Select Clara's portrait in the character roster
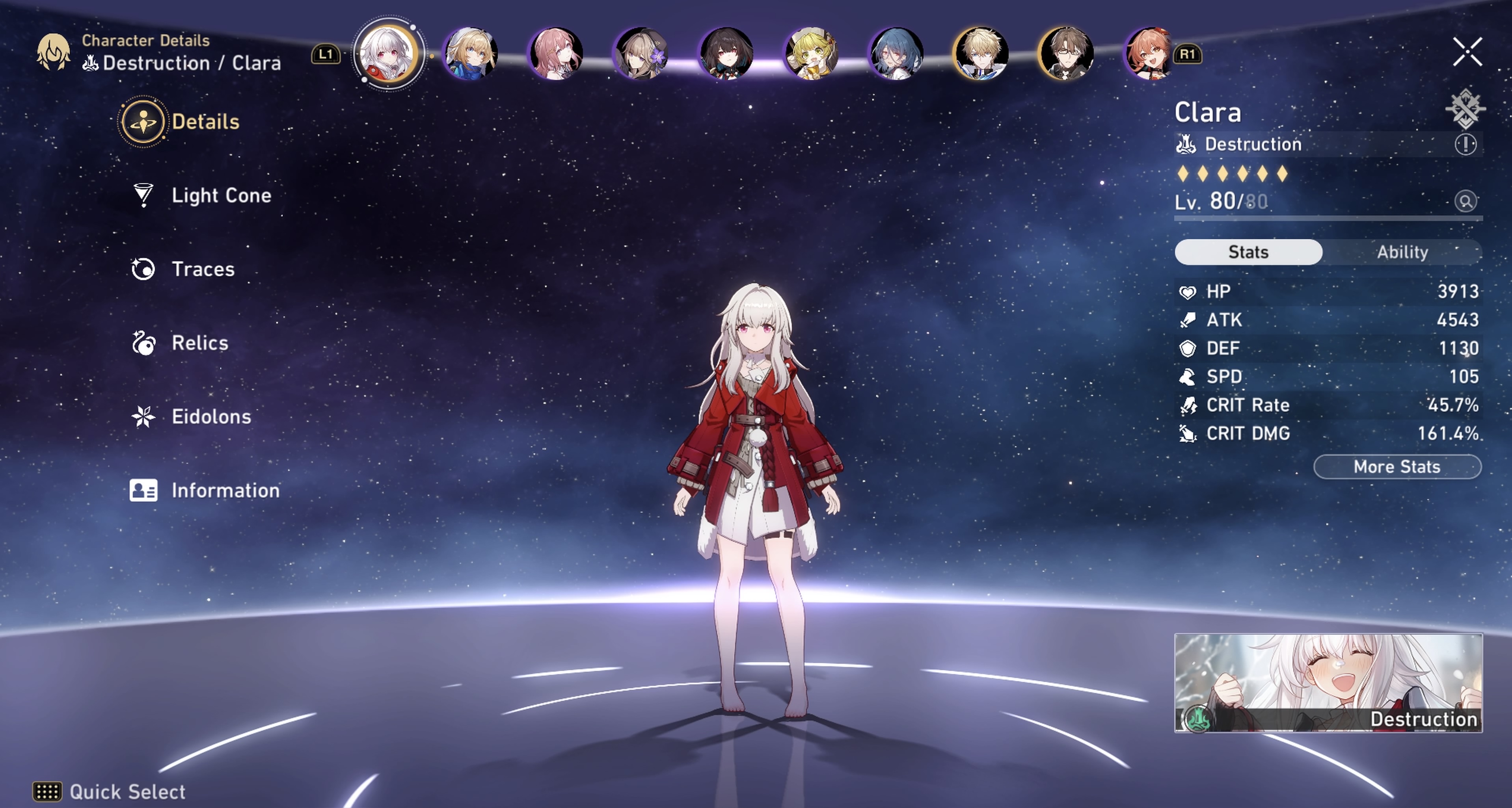 coord(389,54)
